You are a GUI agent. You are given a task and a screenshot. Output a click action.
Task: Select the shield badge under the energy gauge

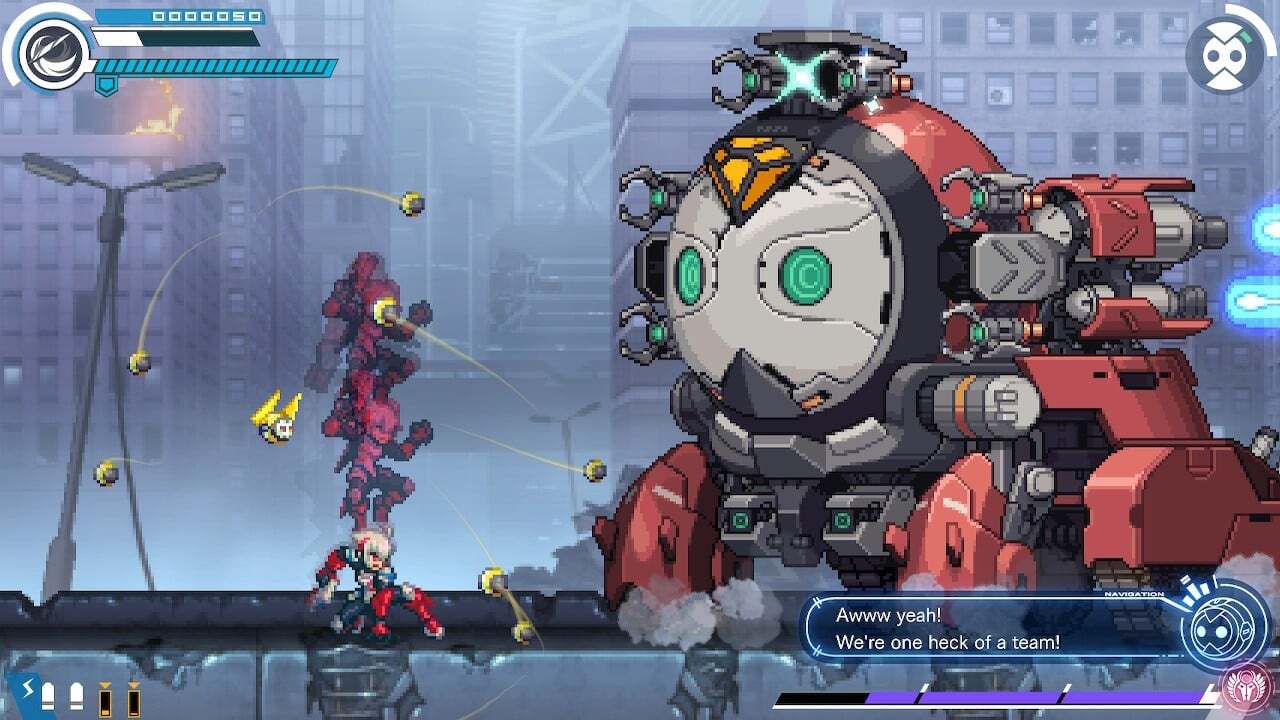(107, 84)
